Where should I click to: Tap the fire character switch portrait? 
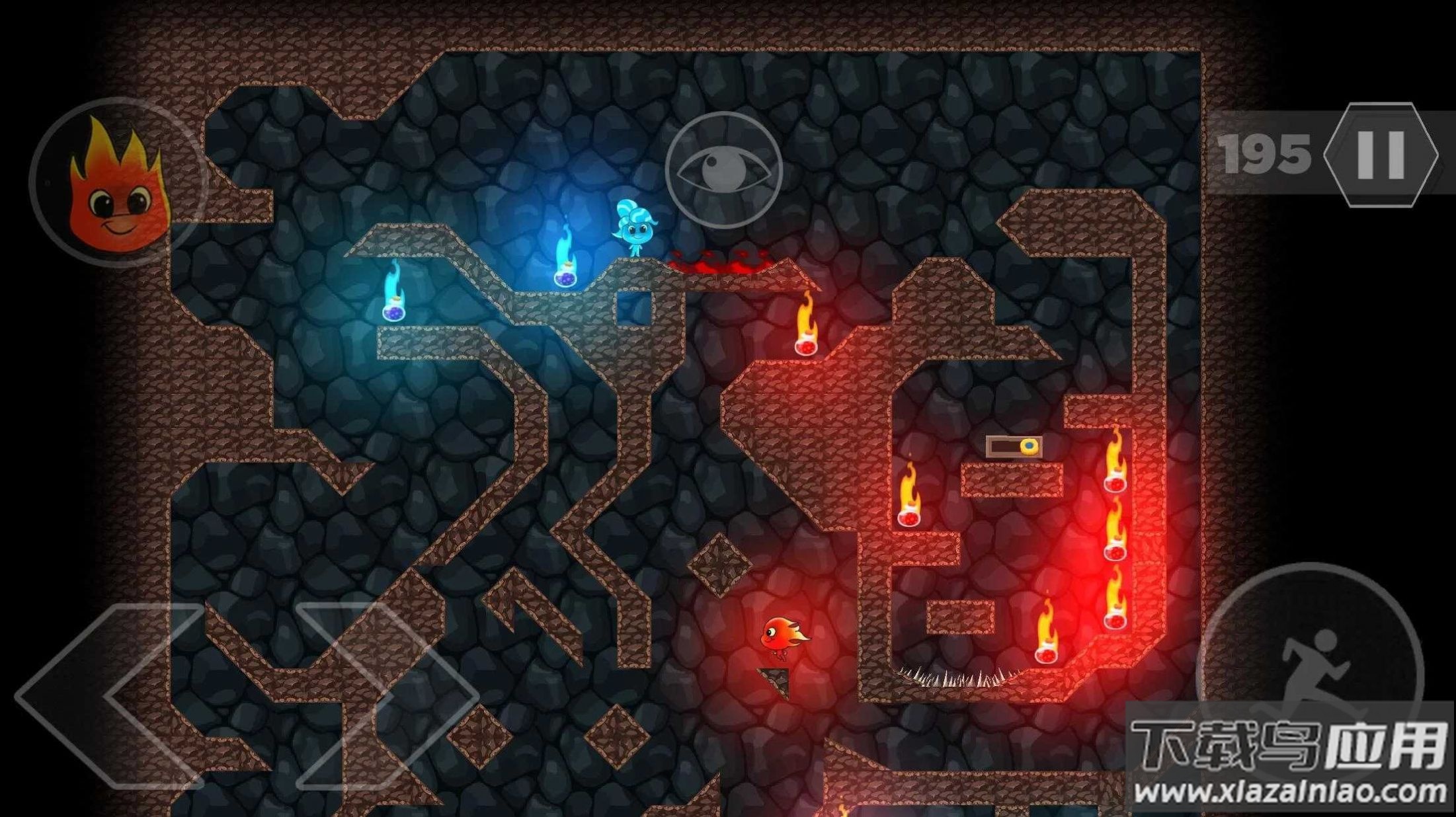[x=117, y=182]
